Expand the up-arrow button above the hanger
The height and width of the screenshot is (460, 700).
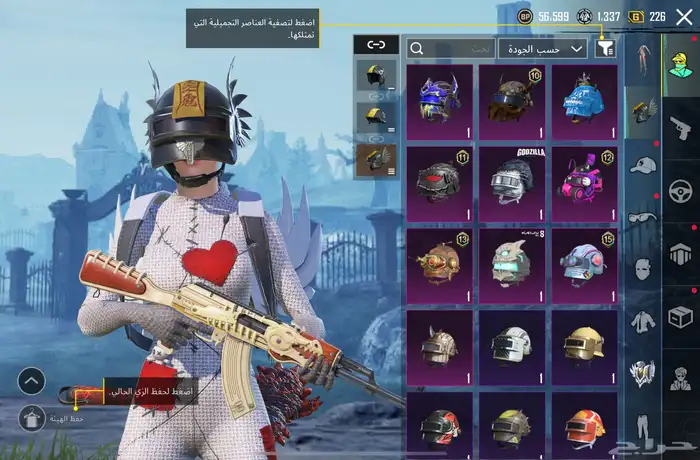tap(32, 381)
